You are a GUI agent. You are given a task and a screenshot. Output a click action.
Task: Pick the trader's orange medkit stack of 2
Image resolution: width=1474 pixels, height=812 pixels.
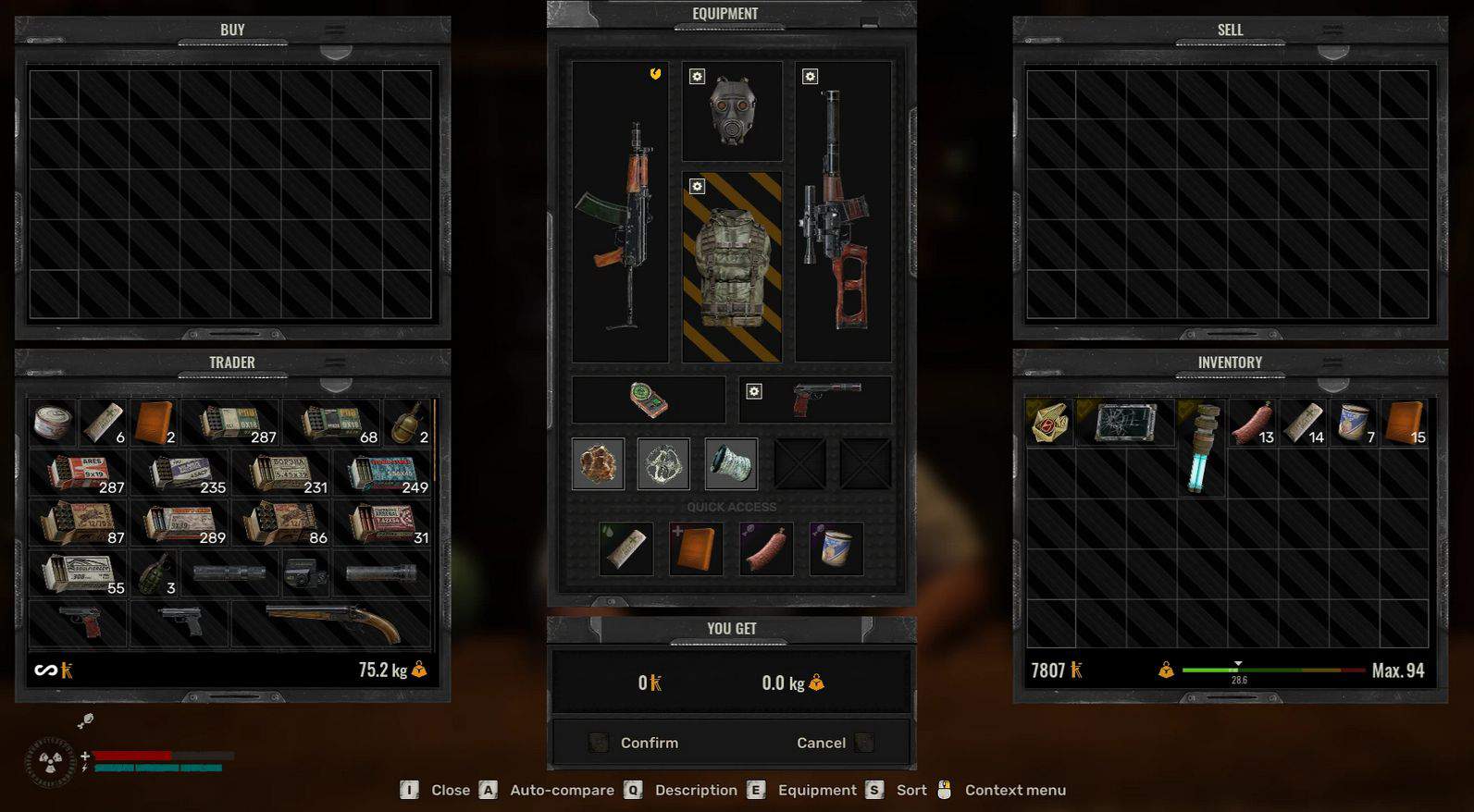coord(154,424)
